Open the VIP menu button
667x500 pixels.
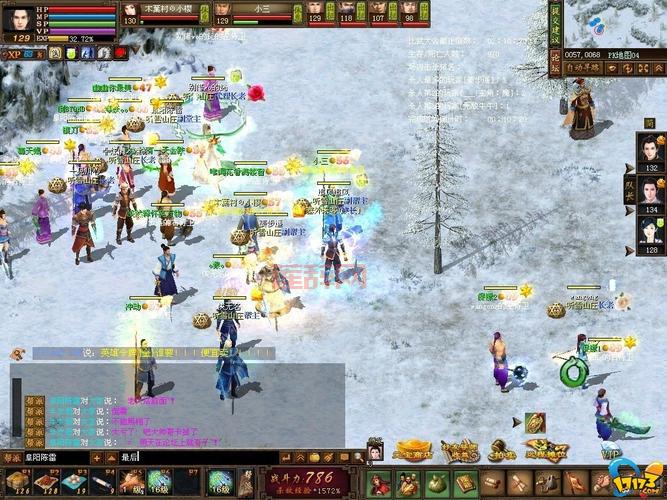610,451
